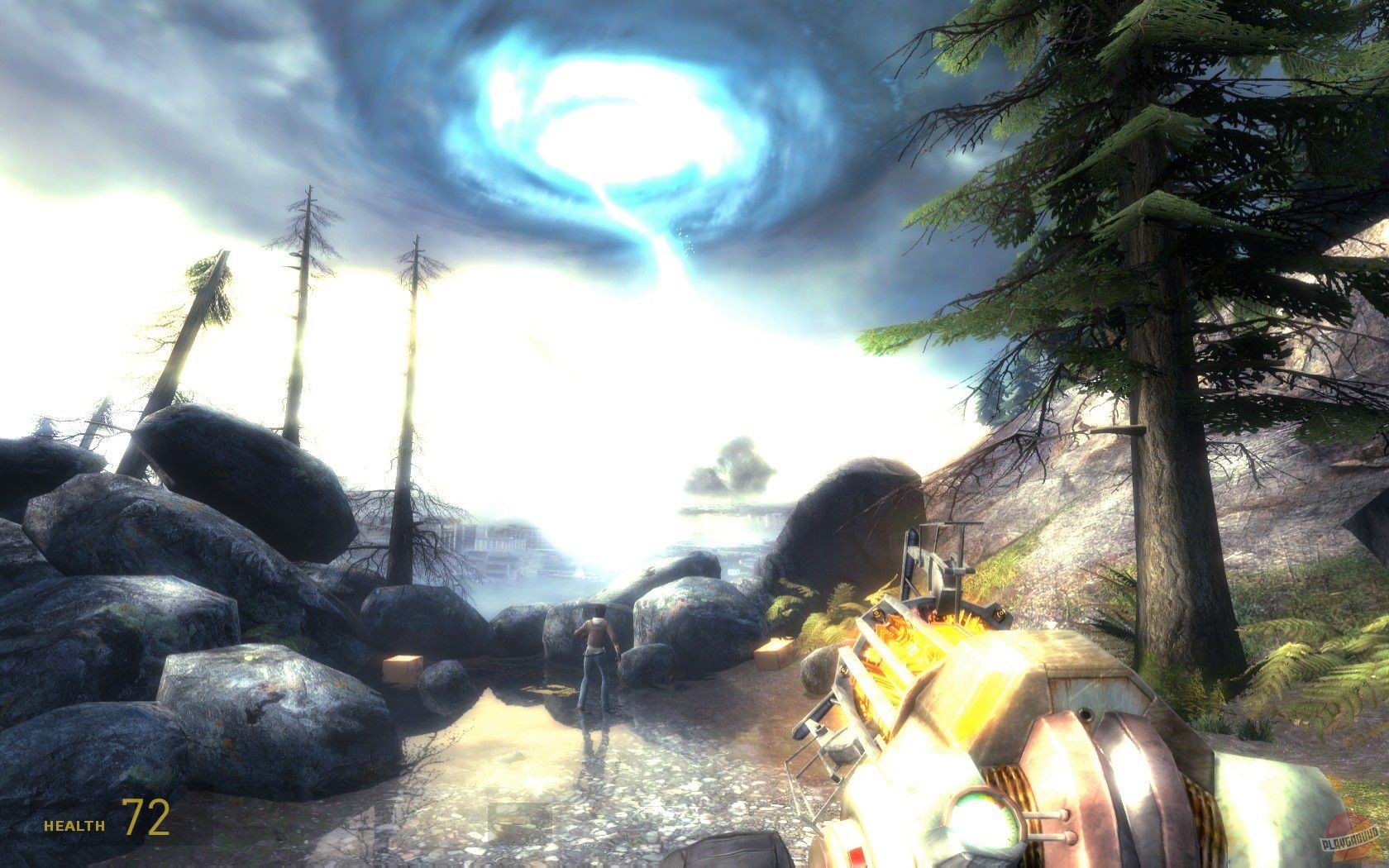Select Alyx standing near the rocks
This screenshot has width=1389, height=868.
click(597, 653)
